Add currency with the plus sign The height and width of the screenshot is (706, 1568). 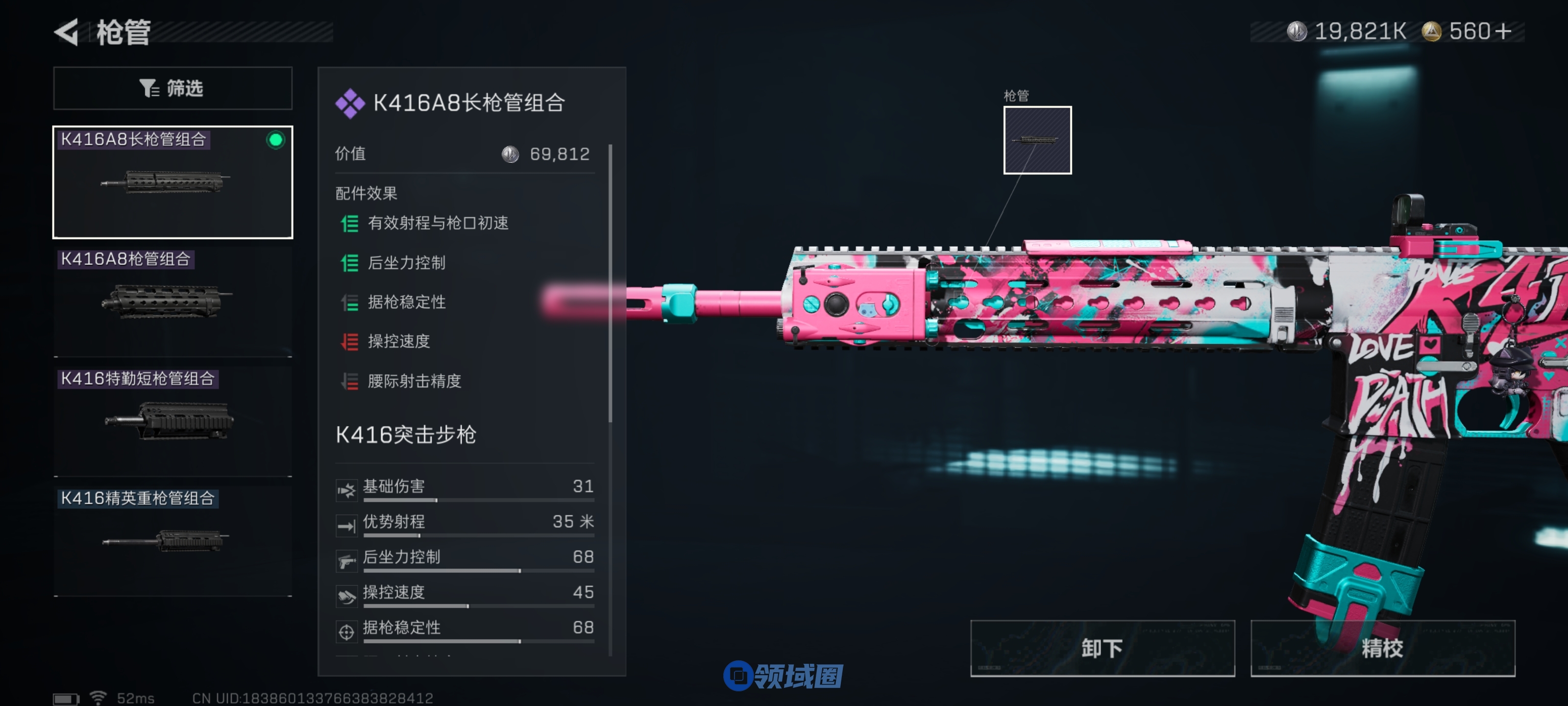(1503, 31)
